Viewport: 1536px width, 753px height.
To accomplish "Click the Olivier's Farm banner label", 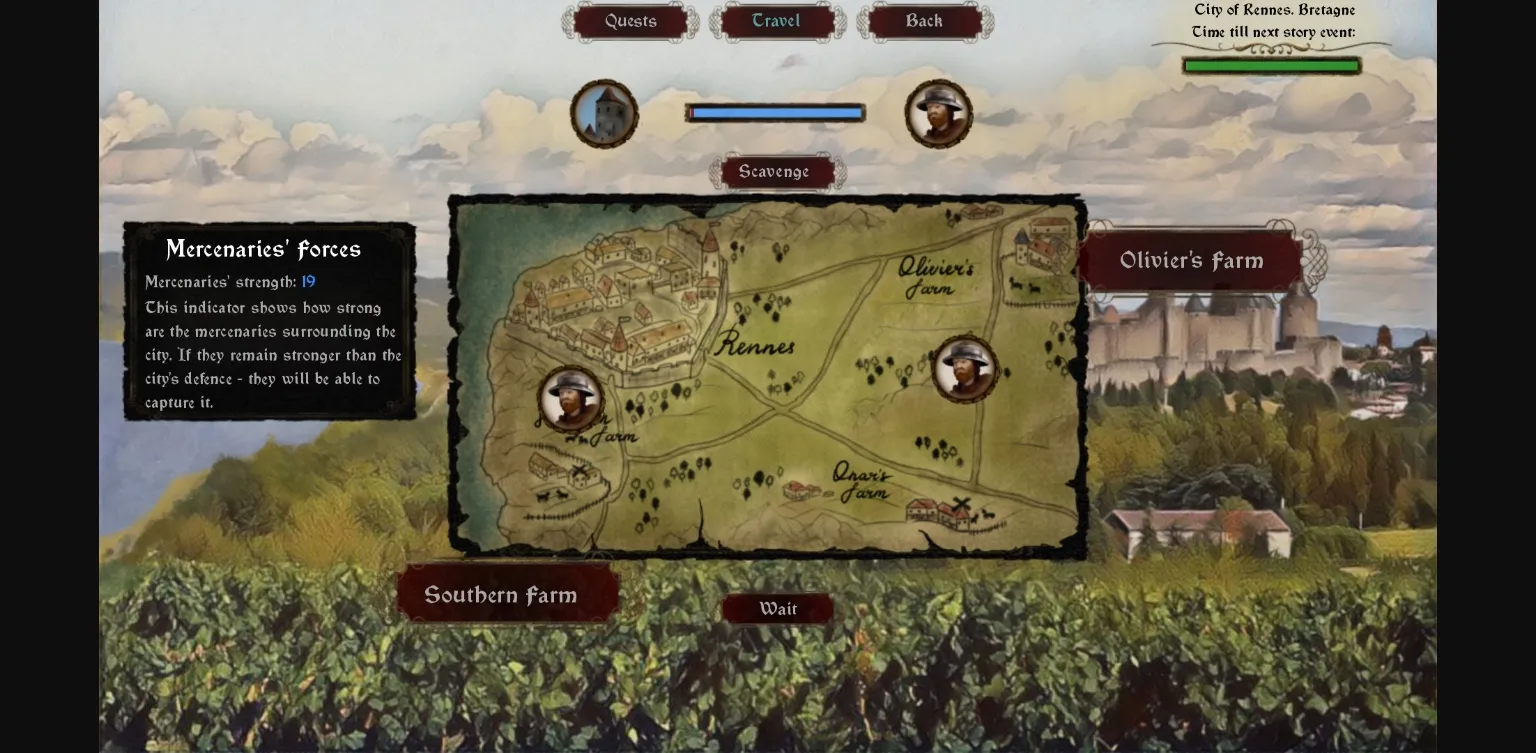I will click(x=1190, y=260).
